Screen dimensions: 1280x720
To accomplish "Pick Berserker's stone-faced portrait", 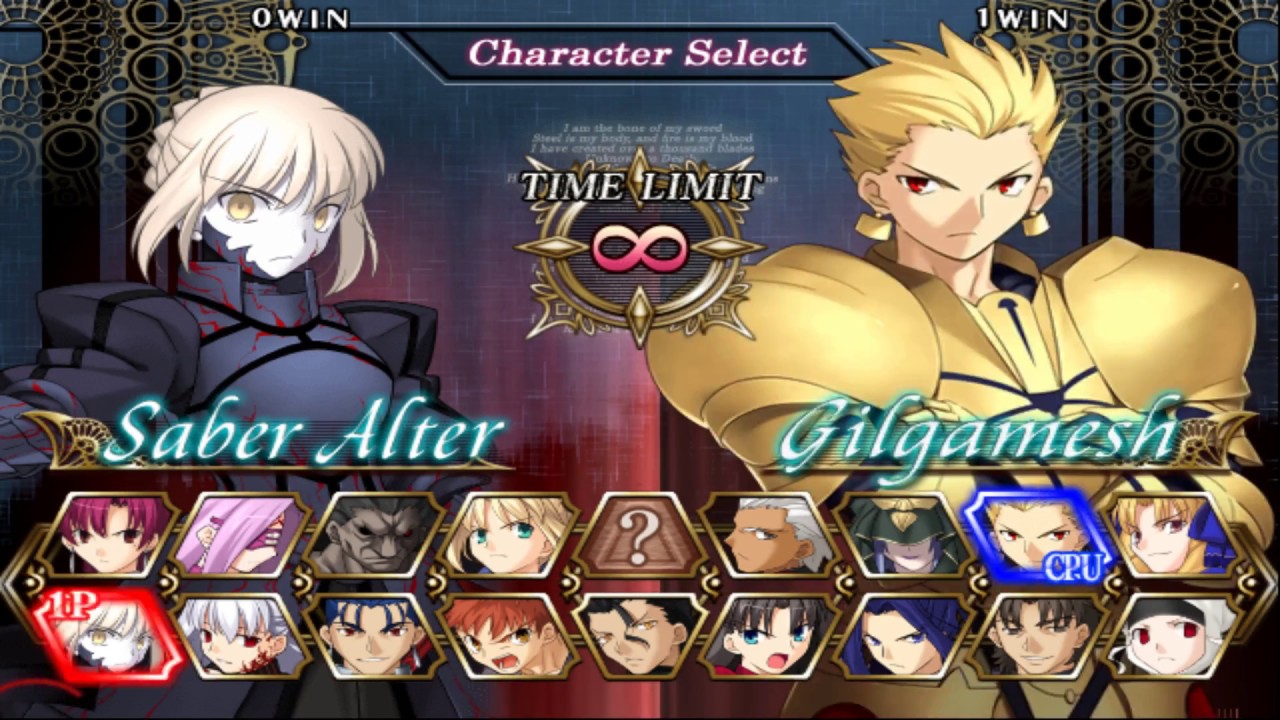I will coord(380,535).
